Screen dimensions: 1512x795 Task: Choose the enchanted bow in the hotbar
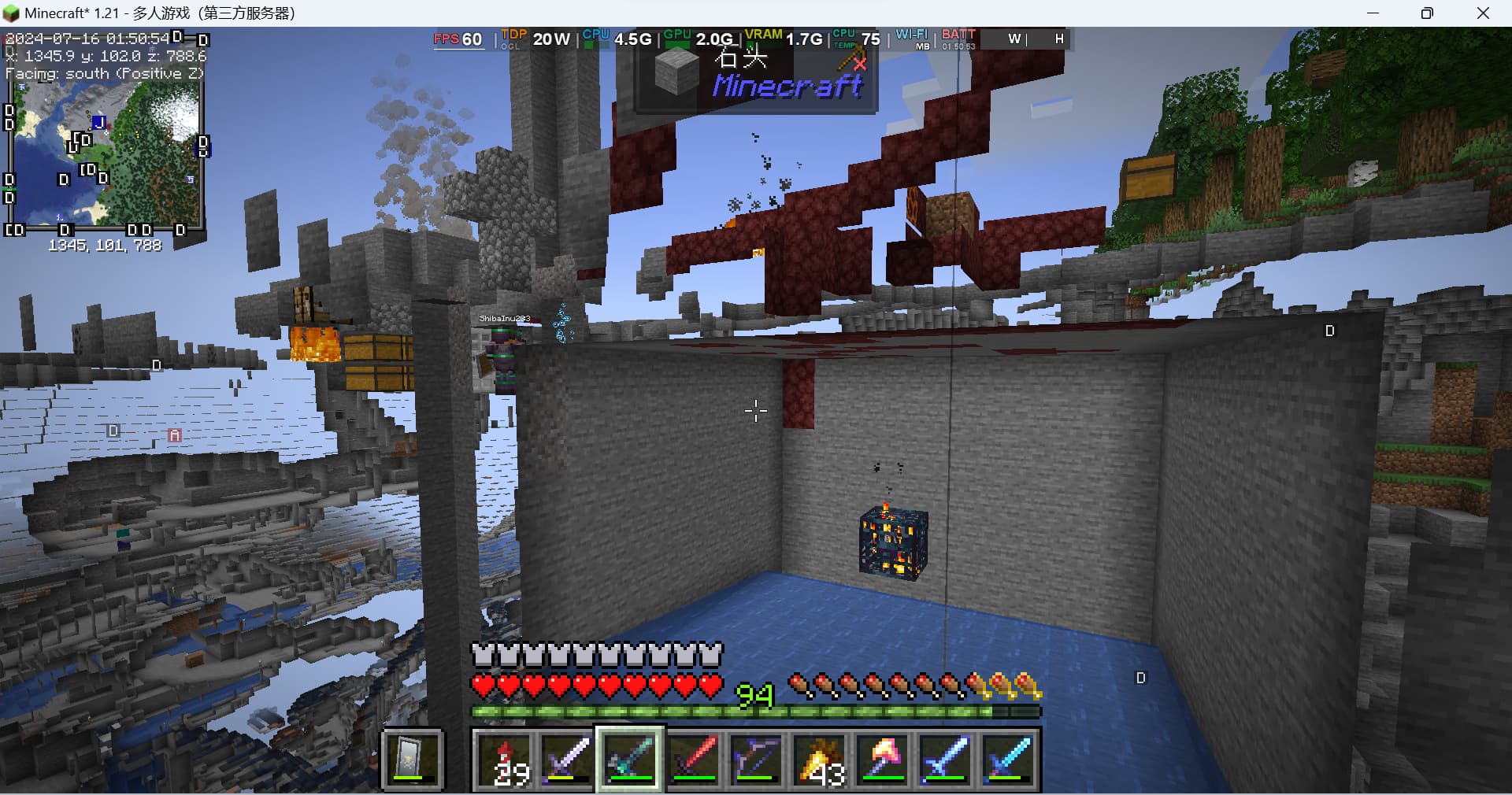click(757, 760)
